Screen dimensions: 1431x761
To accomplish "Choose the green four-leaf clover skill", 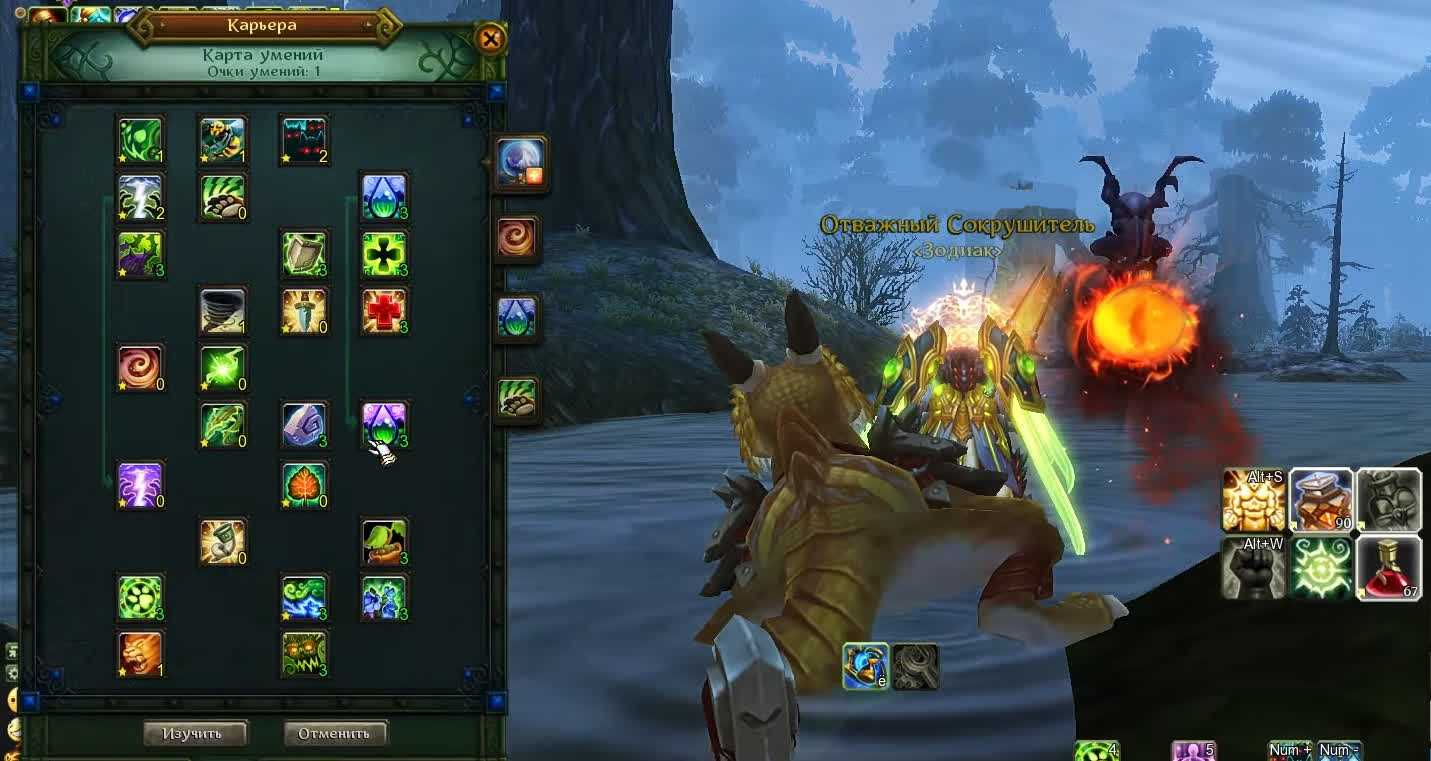I will click(384, 254).
